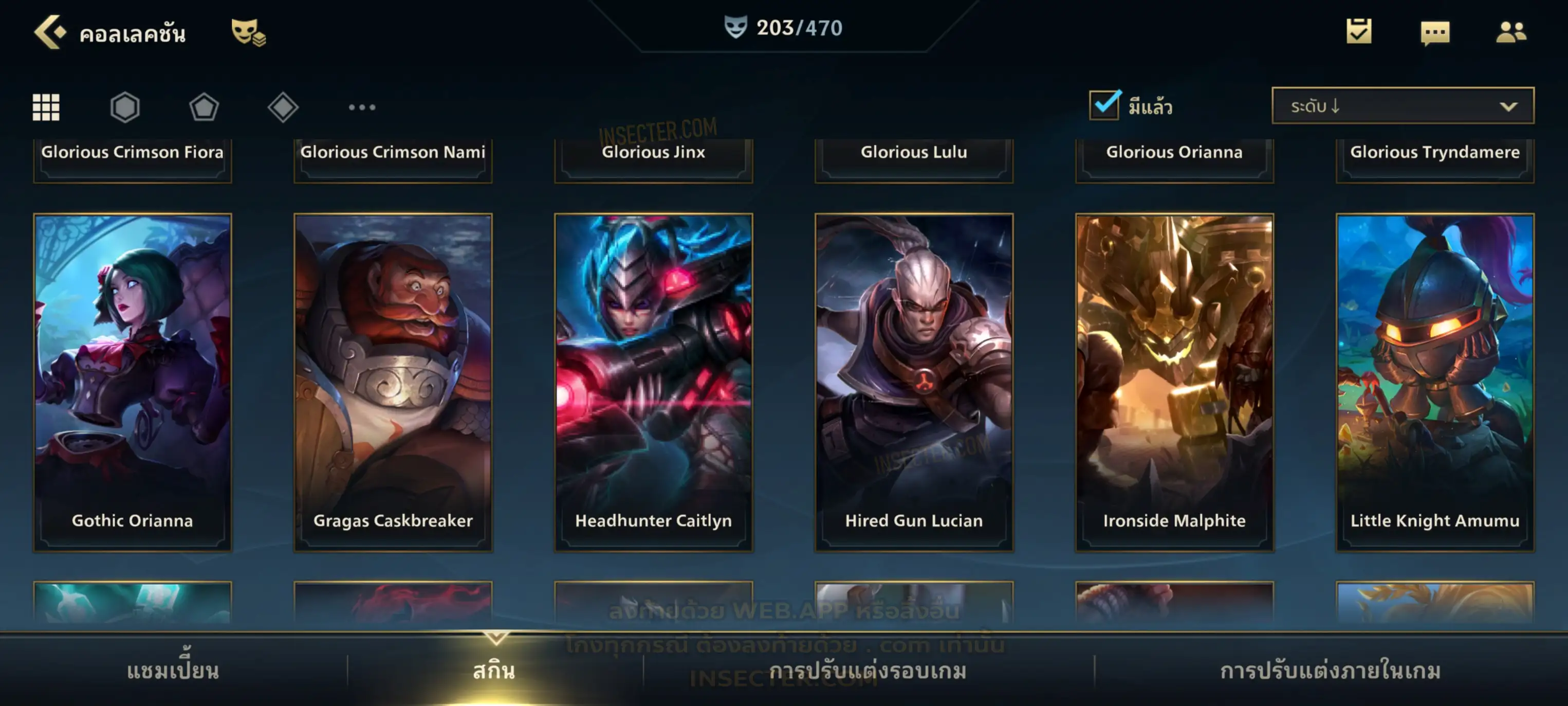View the Headhunter Caitlyn skin card
Image resolution: width=1568 pixels, height=706 pixels.
654,382
